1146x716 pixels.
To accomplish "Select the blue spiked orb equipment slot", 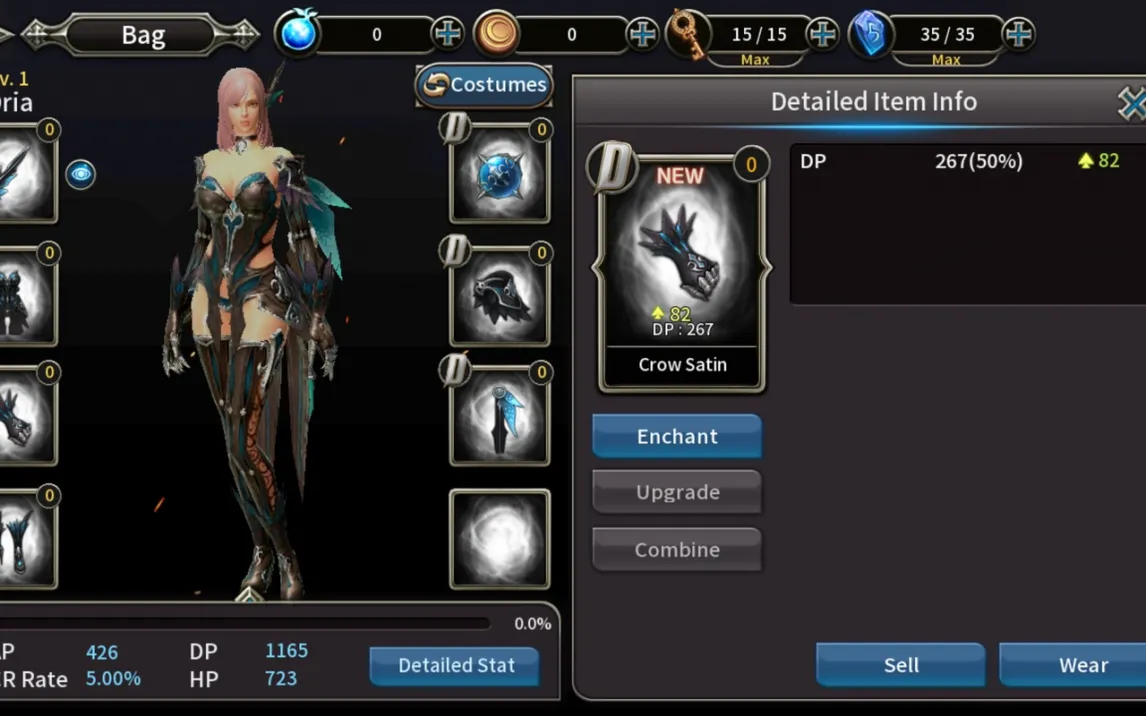I will [499, 173].
